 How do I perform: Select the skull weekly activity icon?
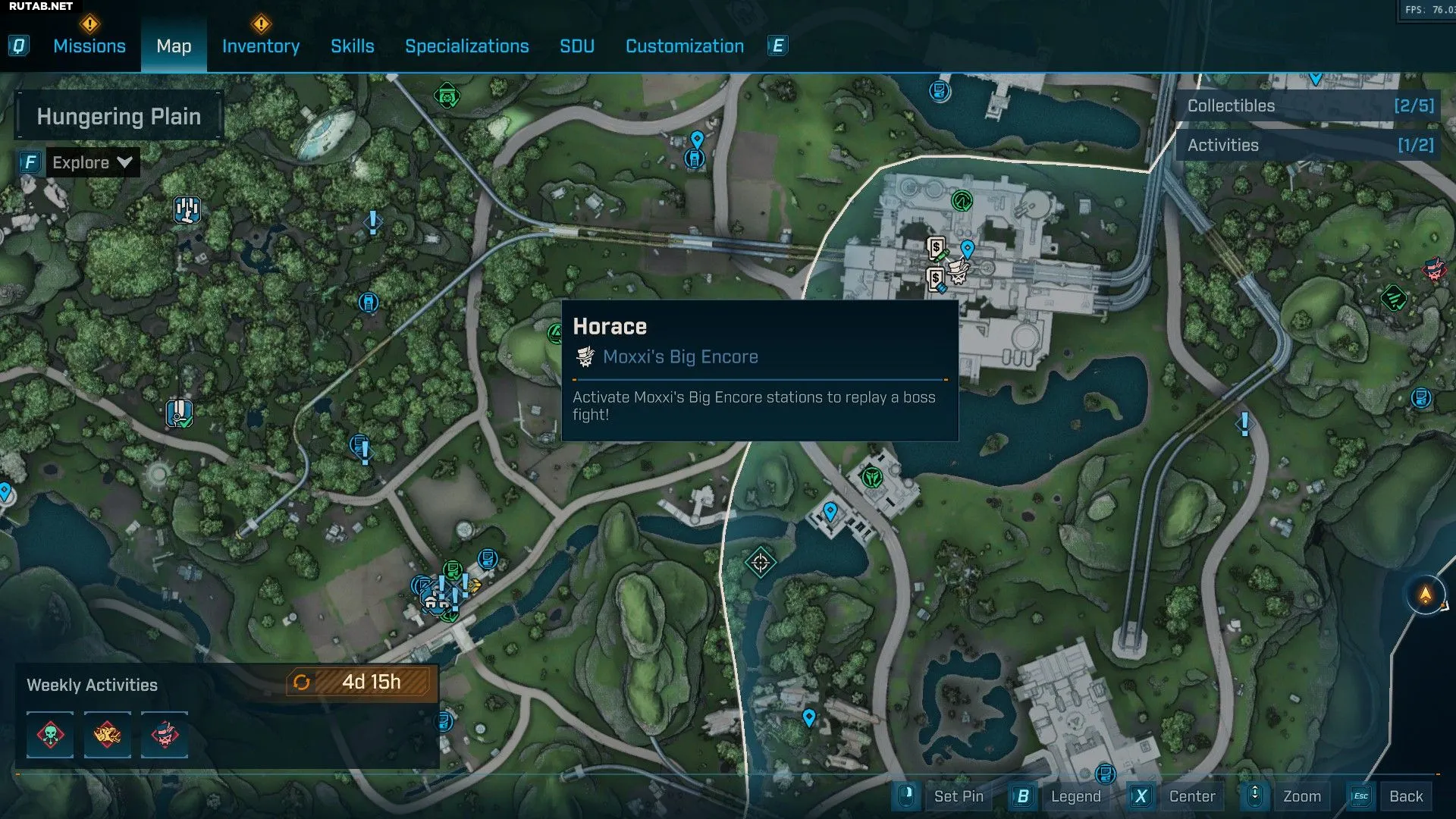pos(50,735)
